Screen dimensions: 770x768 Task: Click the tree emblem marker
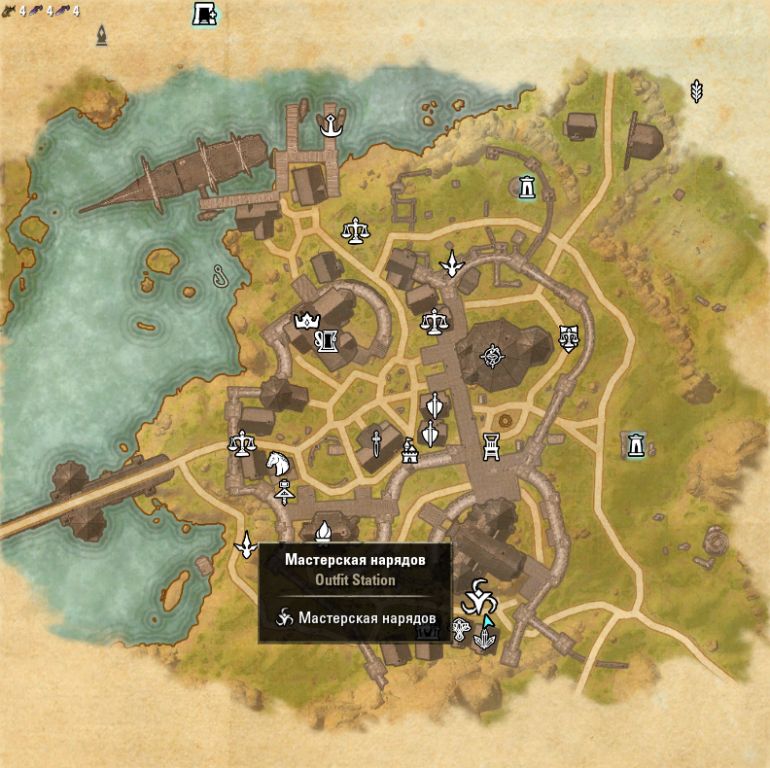click(461, 629)
